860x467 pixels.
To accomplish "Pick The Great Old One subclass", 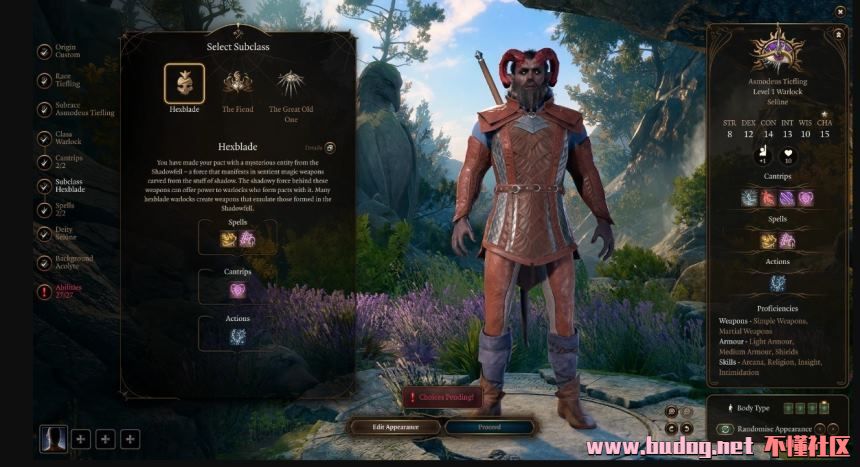I will 290,83.
